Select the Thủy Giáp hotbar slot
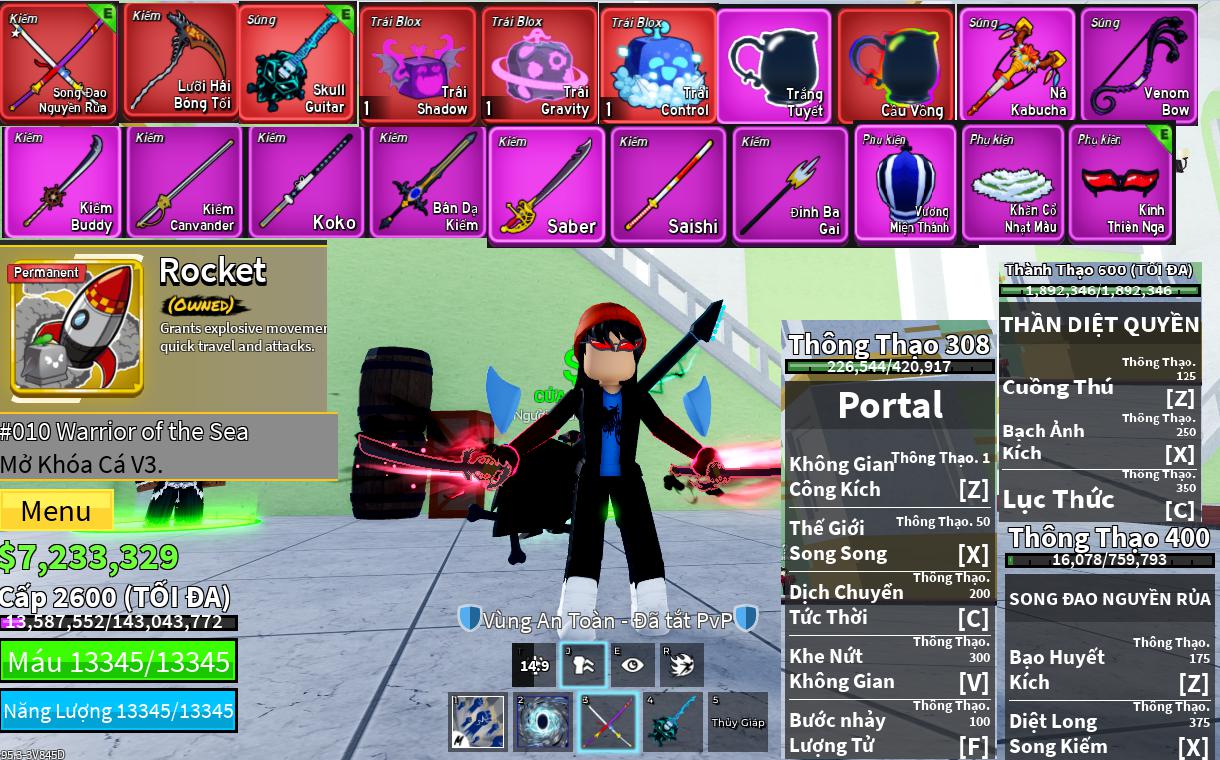1220x760 pixels. pyautogui.click(x=737, y=722)
